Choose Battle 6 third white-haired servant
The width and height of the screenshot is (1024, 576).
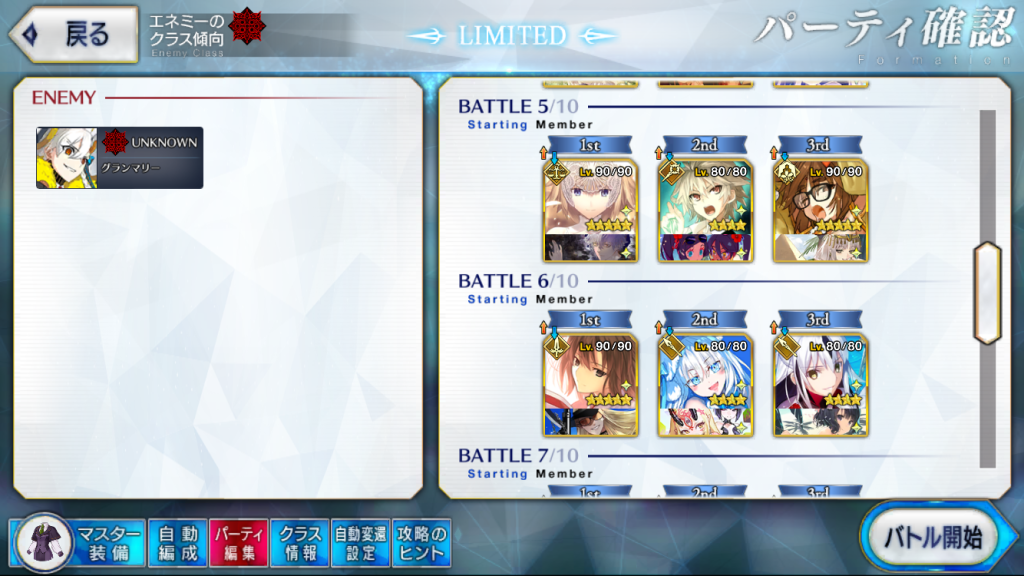coord(819,384)
